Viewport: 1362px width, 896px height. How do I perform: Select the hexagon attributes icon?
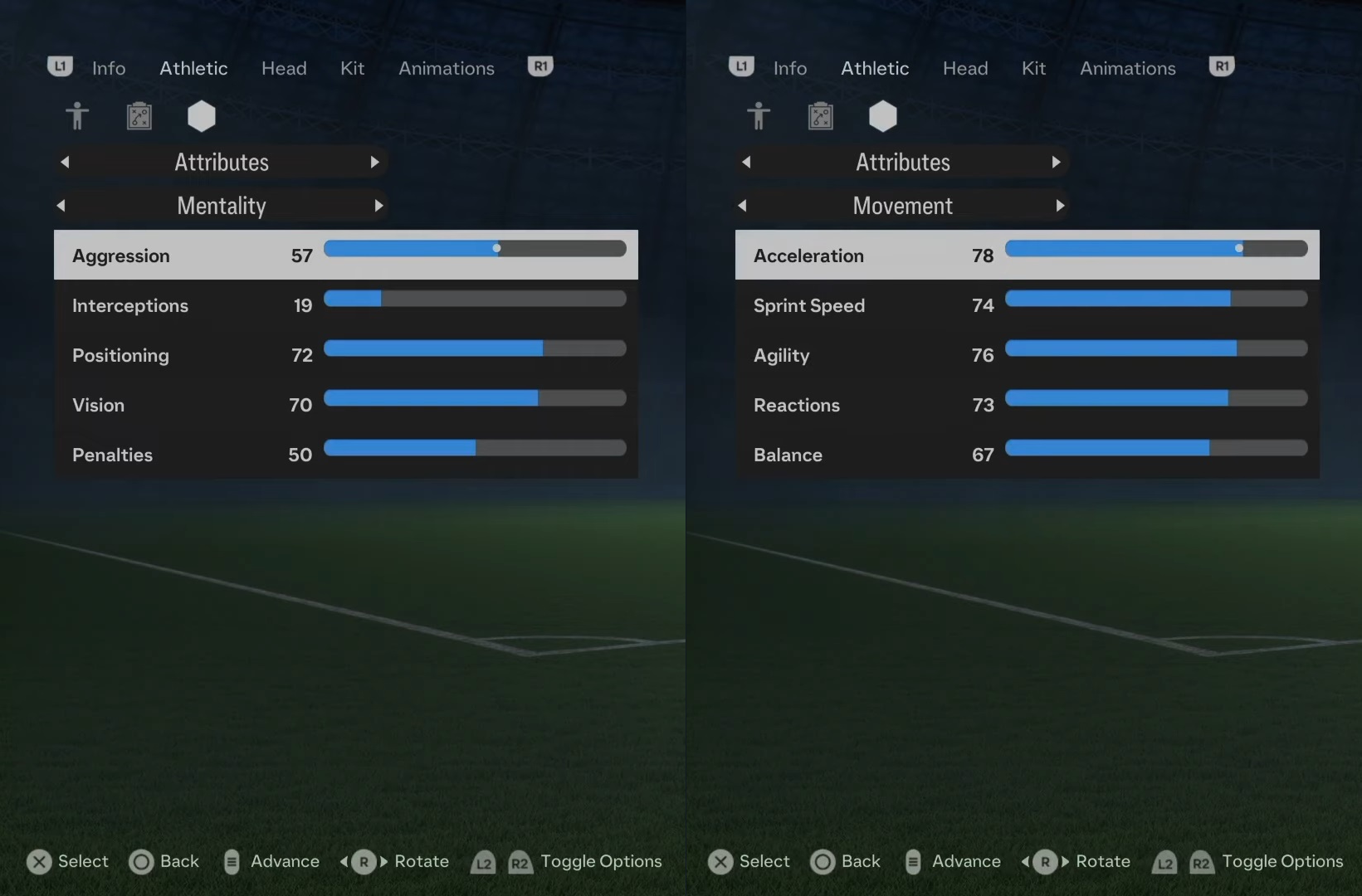click(201, 116)
